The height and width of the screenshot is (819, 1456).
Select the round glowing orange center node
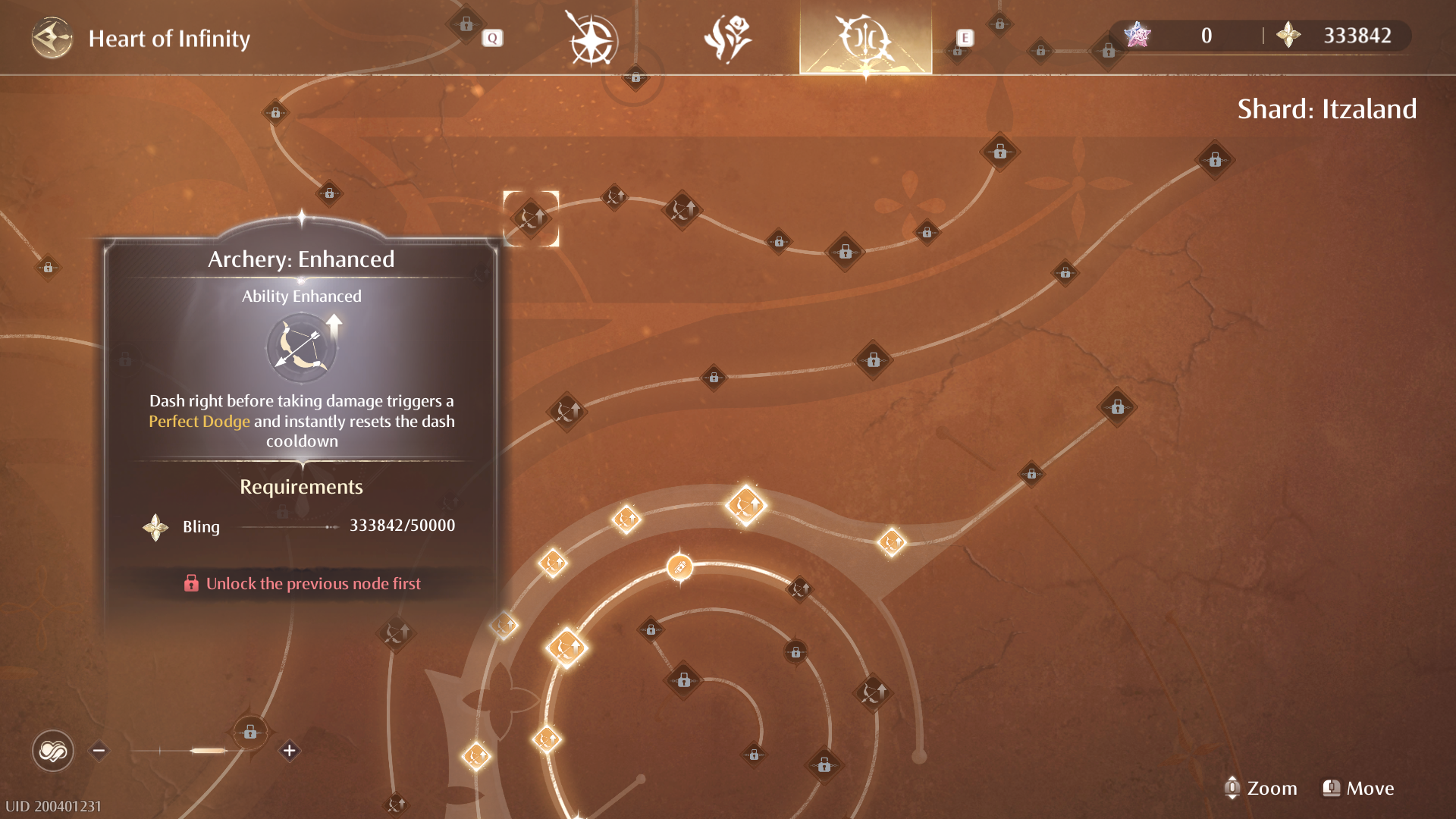[679, 566]
